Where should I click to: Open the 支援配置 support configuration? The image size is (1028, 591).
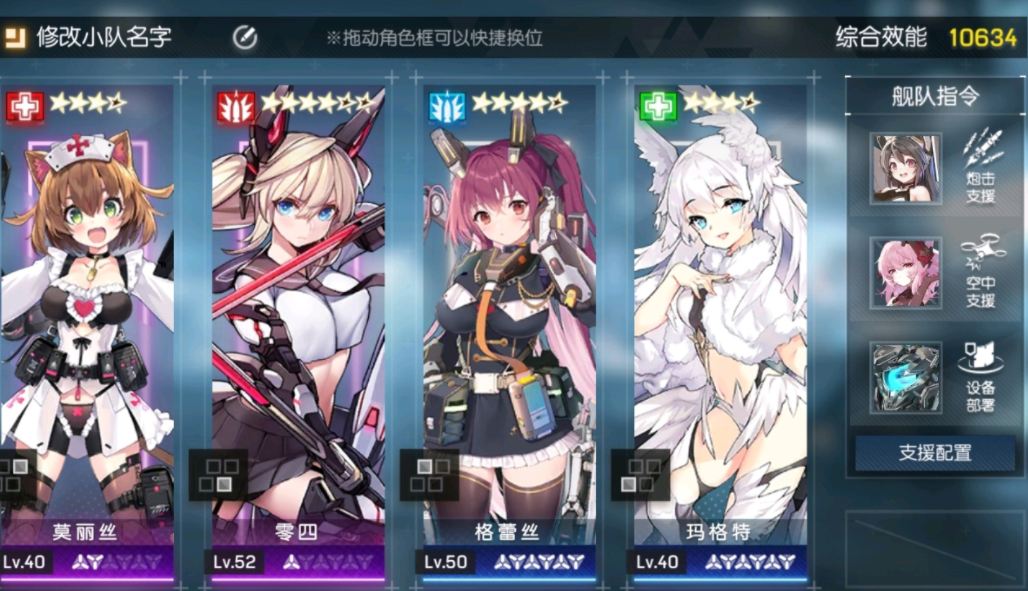[935, 453]
